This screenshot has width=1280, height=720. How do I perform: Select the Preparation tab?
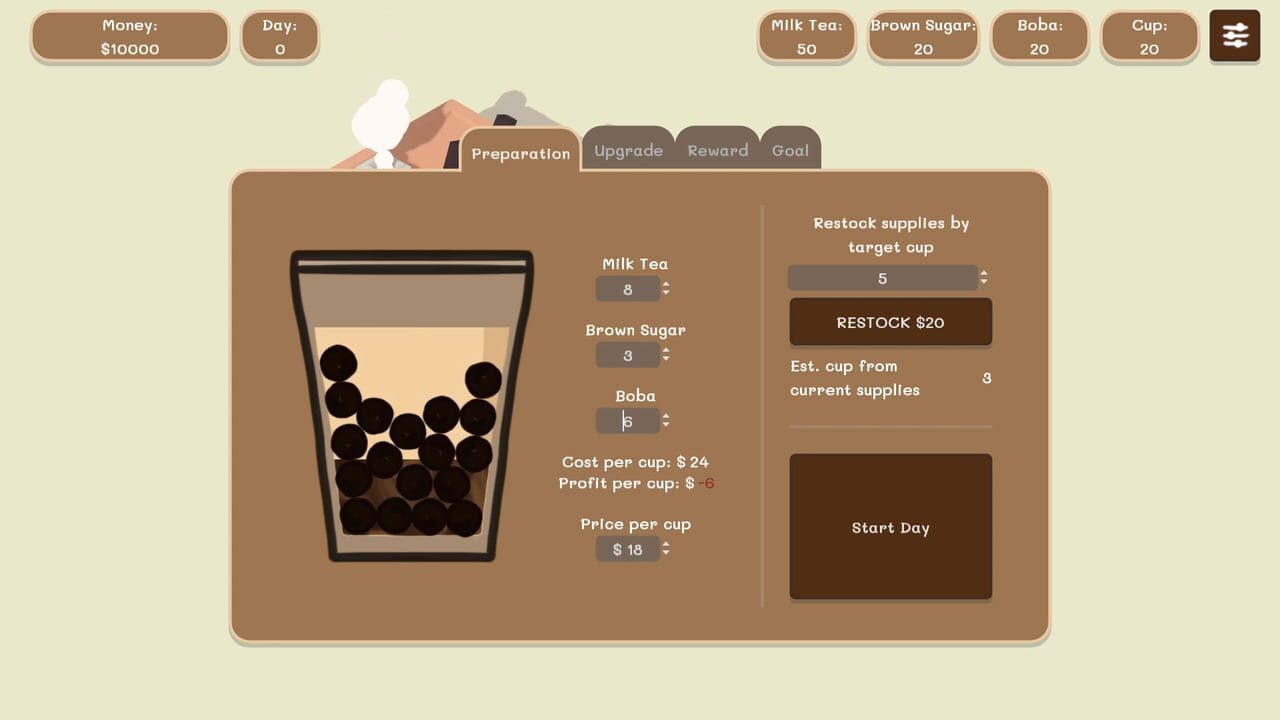(521, 153)
